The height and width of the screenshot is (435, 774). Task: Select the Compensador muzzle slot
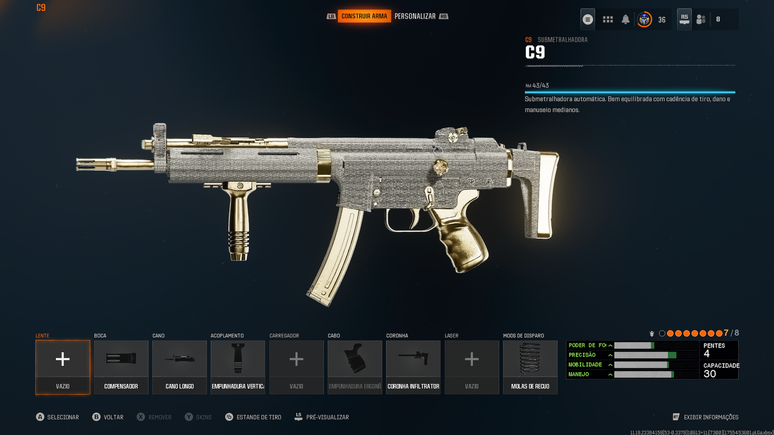[121, 366]
